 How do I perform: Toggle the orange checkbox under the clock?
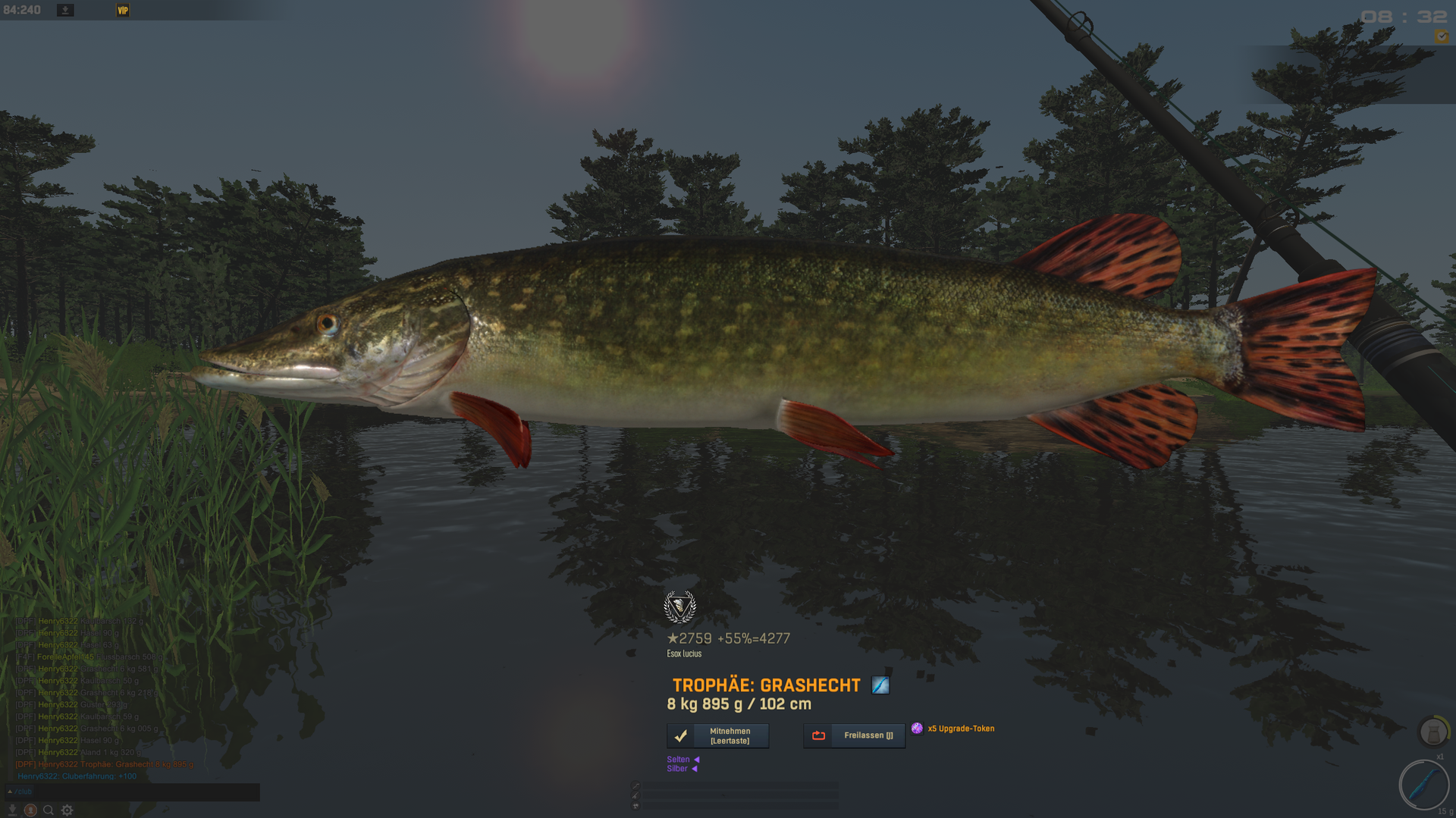point(1441,36)
